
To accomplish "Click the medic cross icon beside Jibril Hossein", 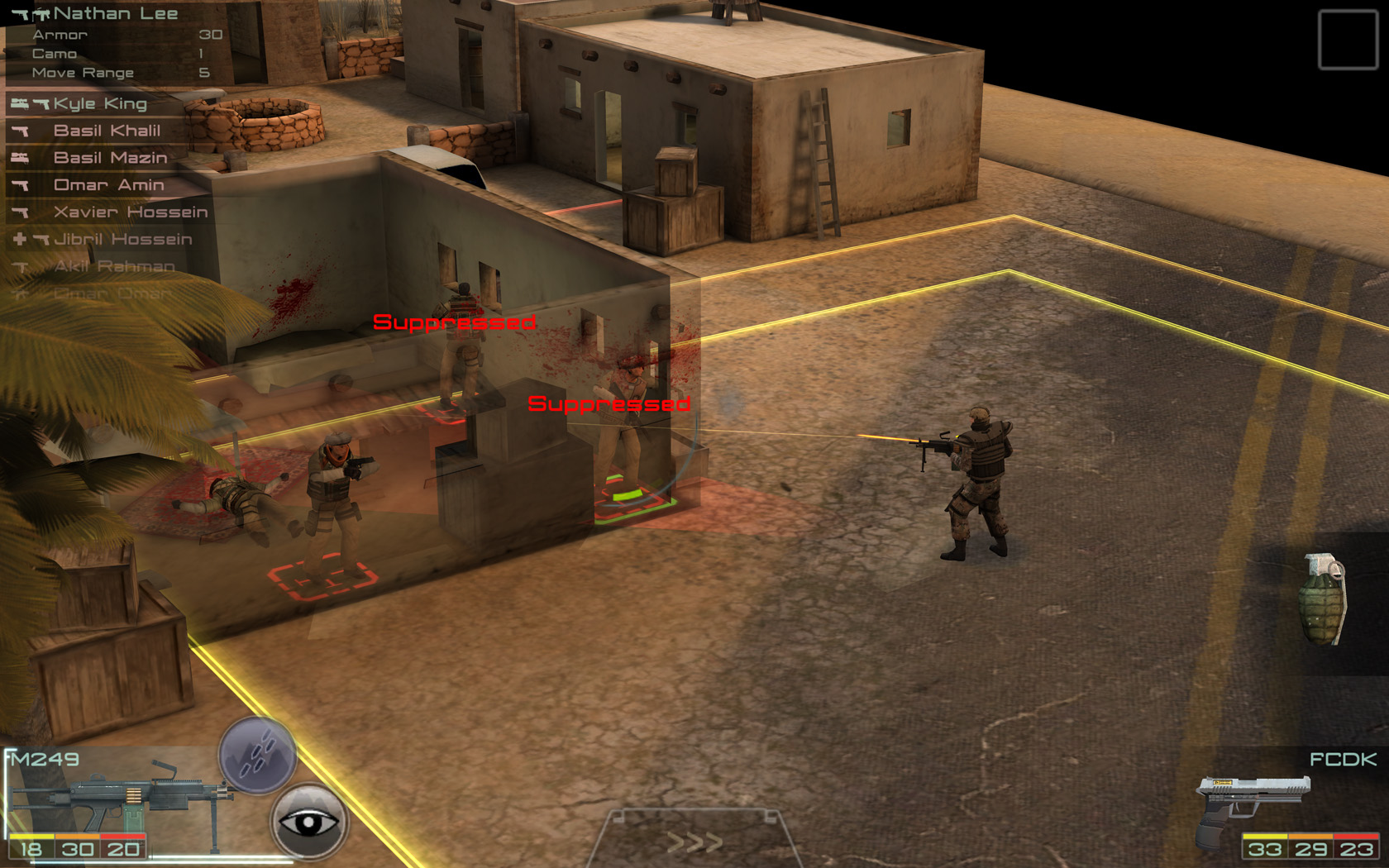I will [x=20, y=239].
